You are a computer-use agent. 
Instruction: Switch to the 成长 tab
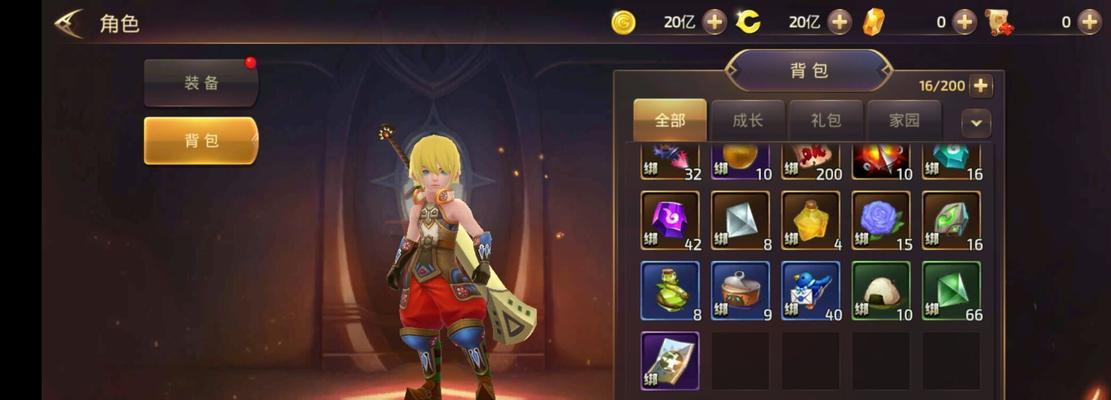tap(748, 120)
